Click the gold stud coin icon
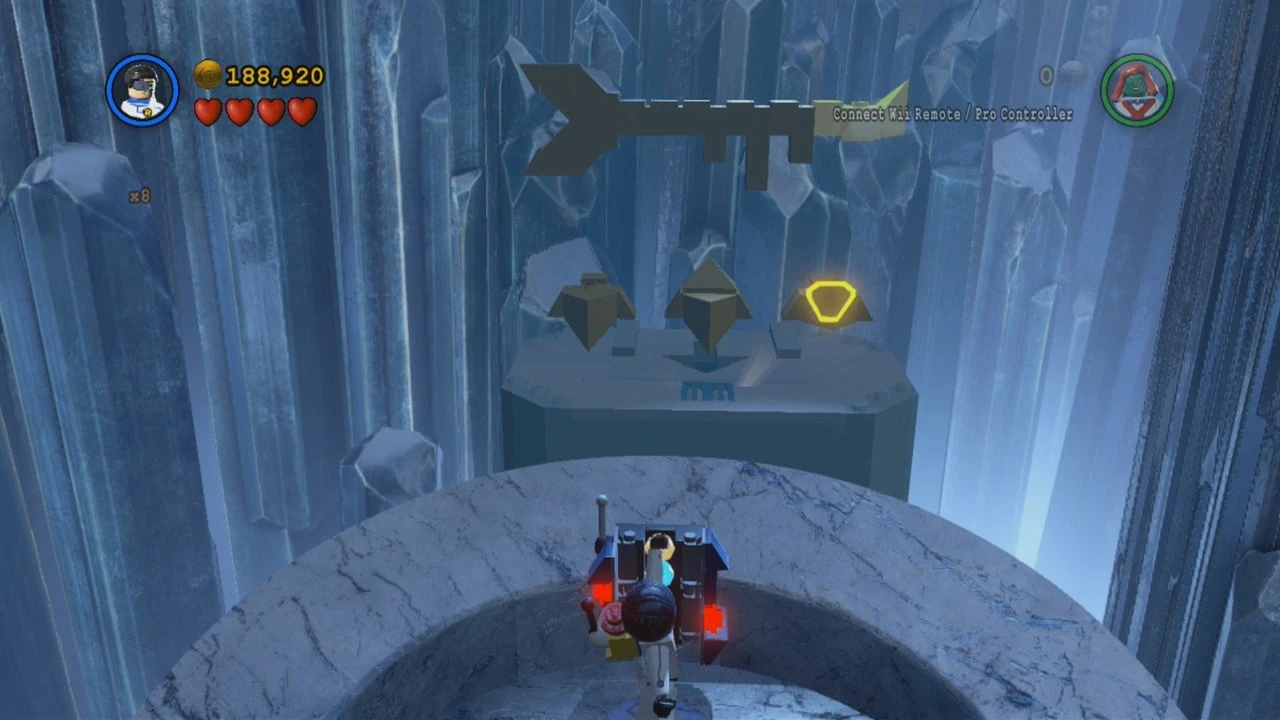 click(208, 74)
